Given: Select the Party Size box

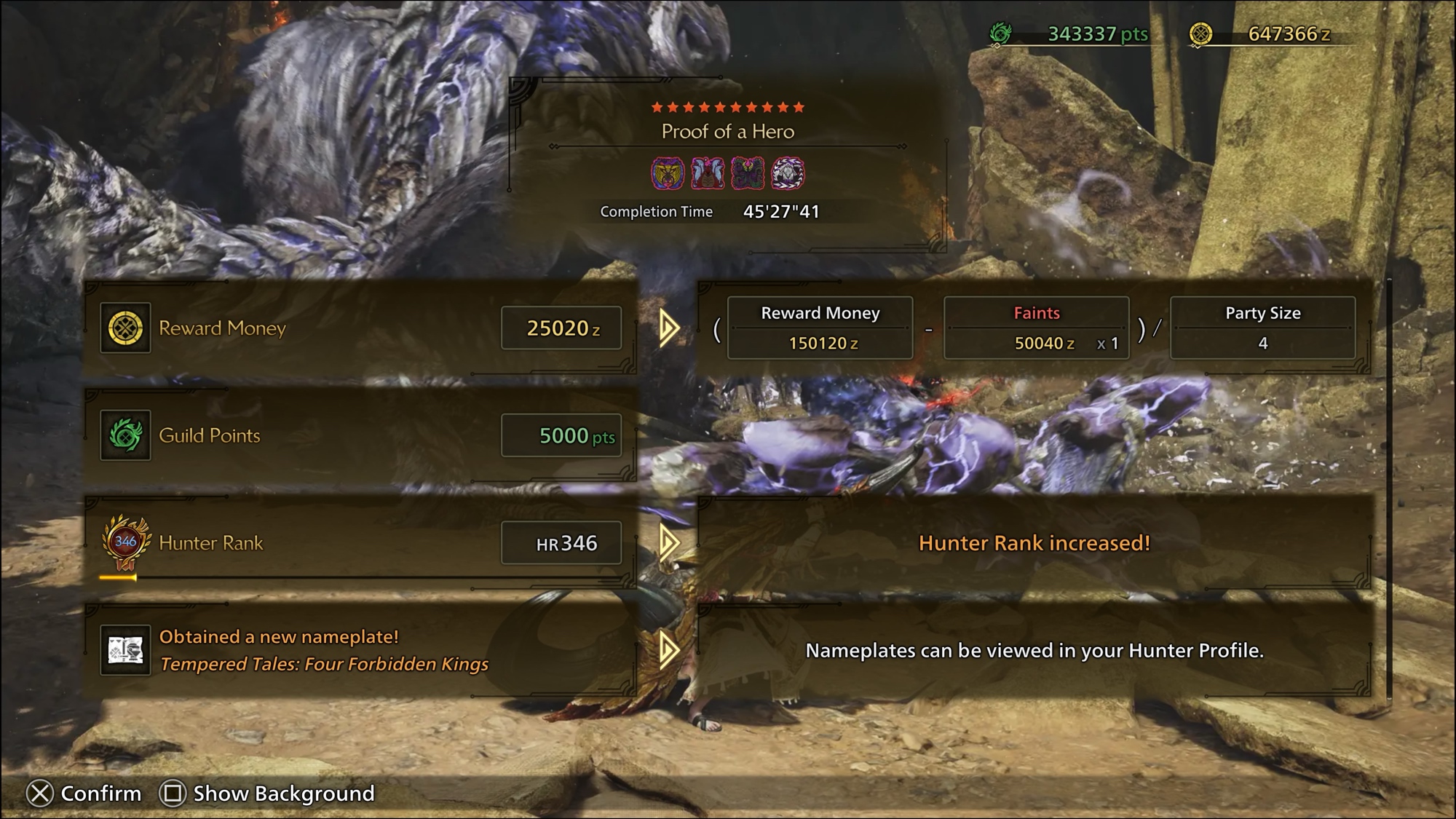Looking at the screenshot, I should point(1262,328).
